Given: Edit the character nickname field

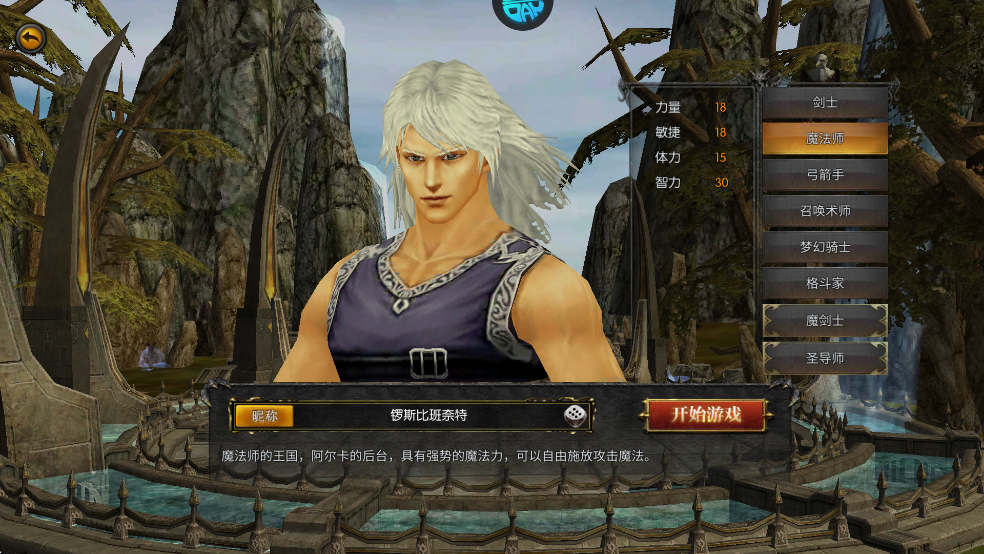Looking at the screenshot, I should [x=428, y=415].
